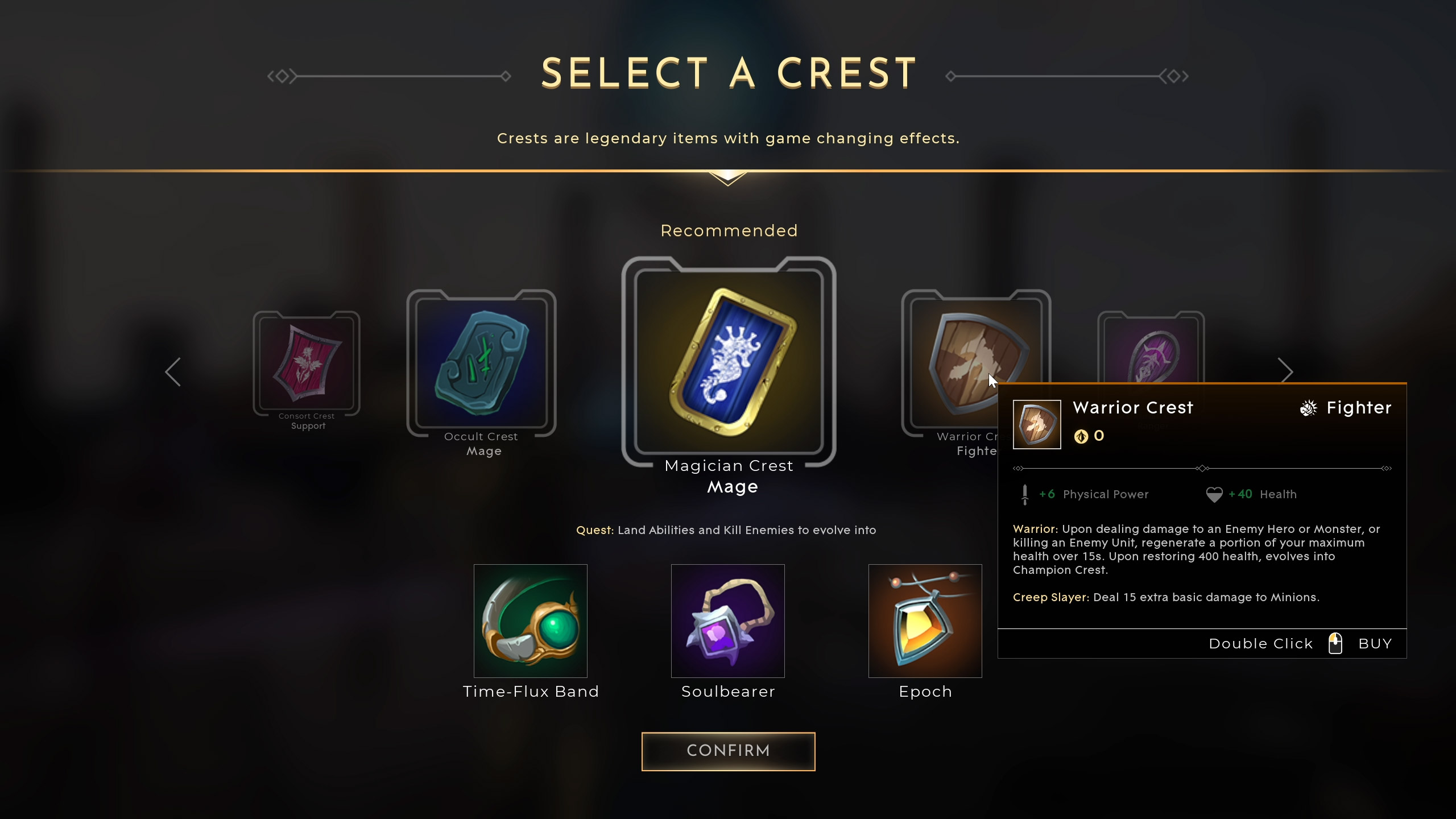Click BUY in the Warrior Crest tooltip
Screen dimensions: 1456x819
point(1375,643)
